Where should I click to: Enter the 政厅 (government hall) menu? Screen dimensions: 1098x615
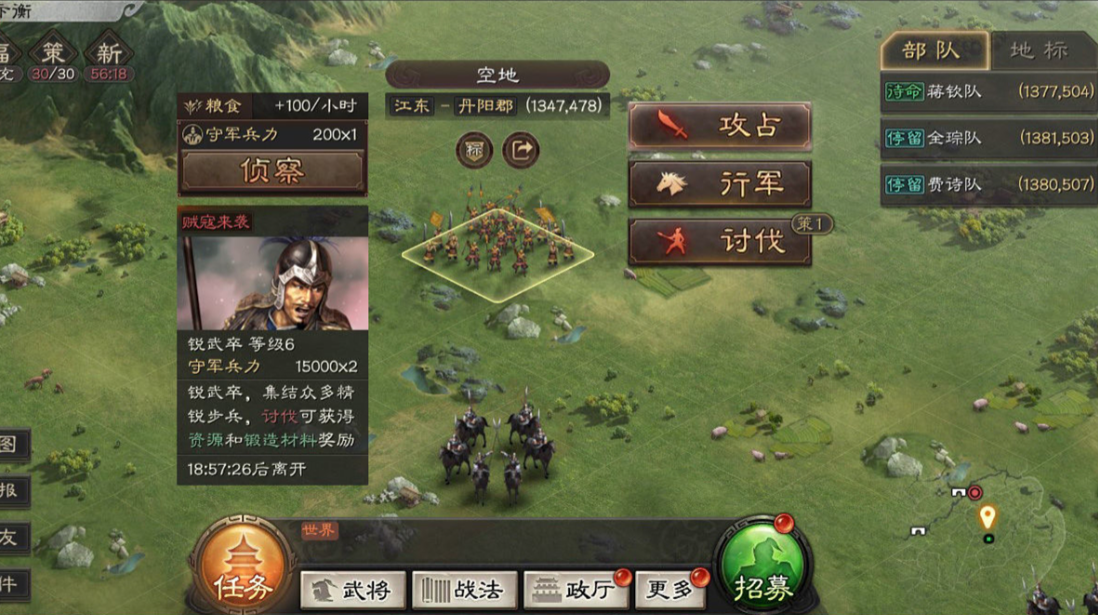tap(573, 590)
